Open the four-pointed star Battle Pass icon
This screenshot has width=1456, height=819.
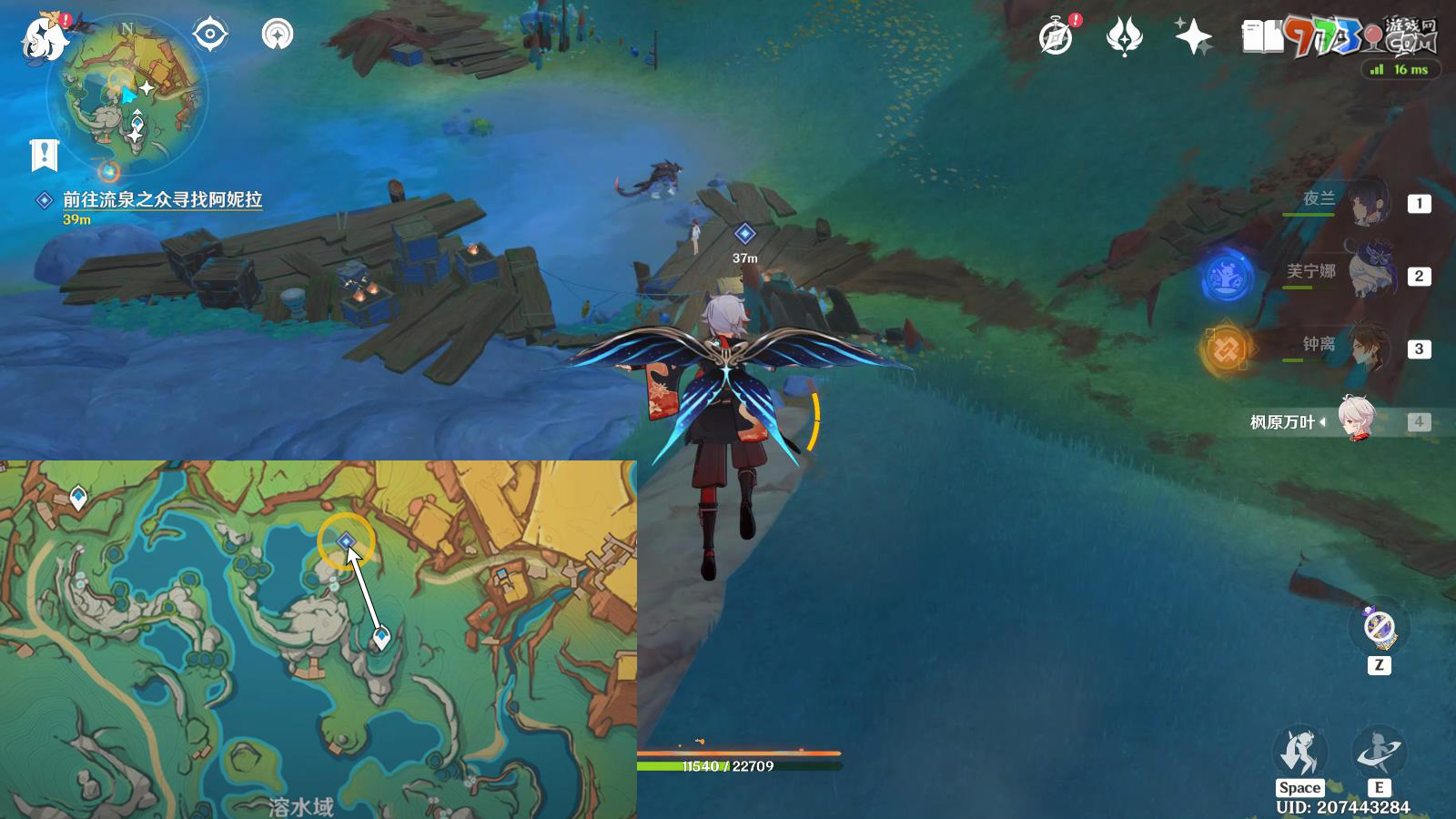point(1193,37)
